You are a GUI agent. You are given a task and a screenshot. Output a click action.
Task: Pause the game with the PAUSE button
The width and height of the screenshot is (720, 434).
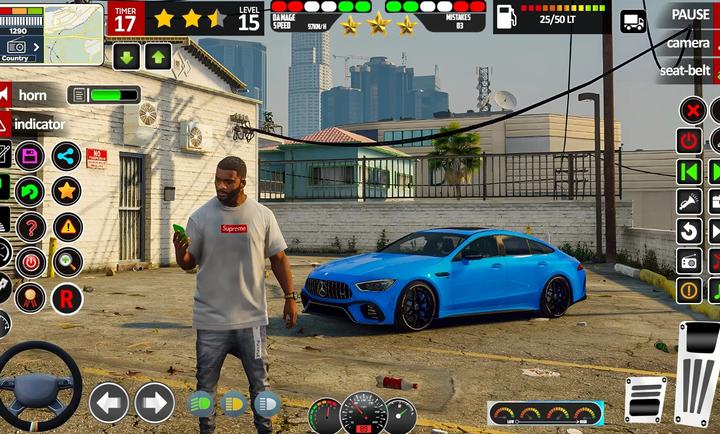tap(690, 14)
